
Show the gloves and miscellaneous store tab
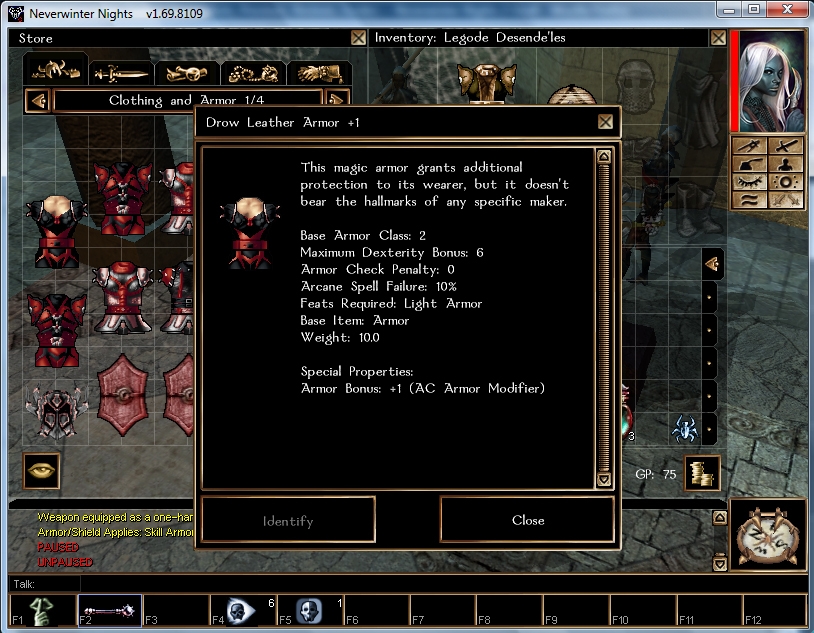point(318,73)
